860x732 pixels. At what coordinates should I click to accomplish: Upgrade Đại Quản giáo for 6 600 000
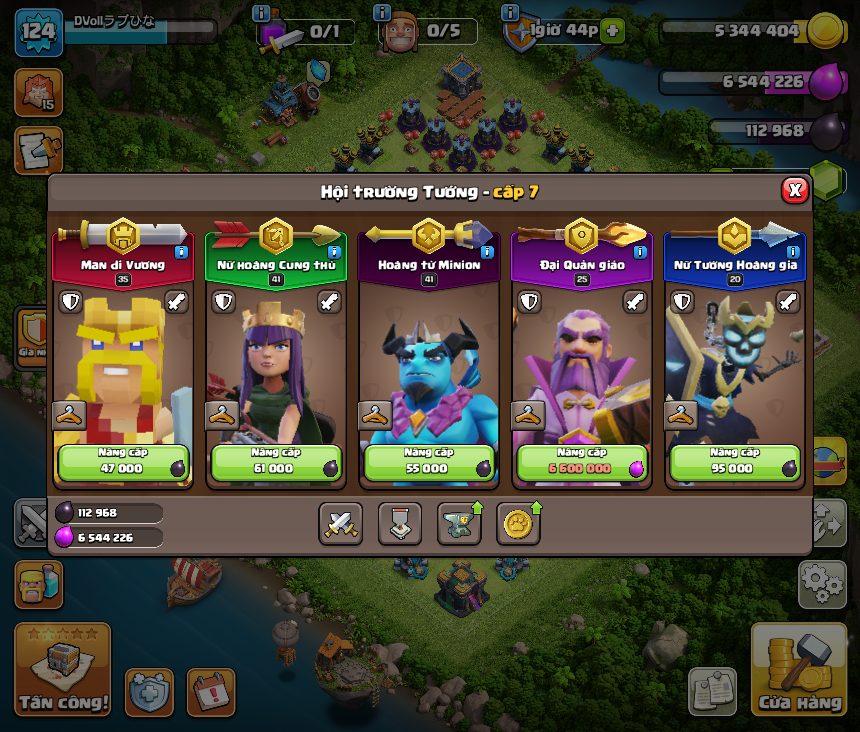click(581, 461)
